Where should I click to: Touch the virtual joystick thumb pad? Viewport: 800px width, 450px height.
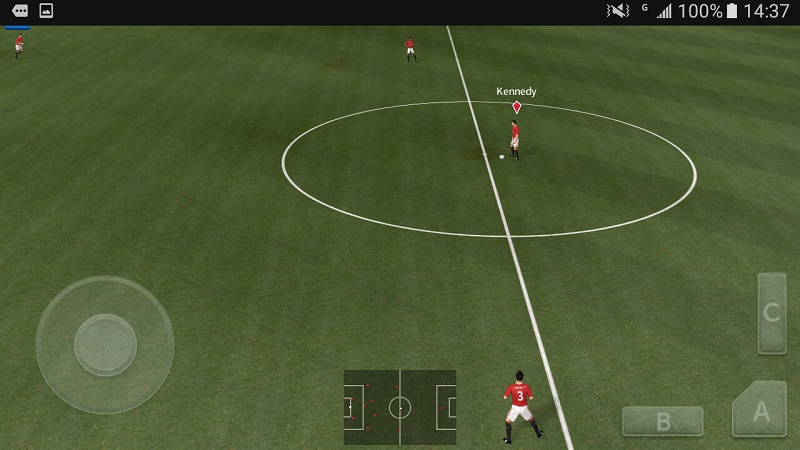(x=105, y=344)
